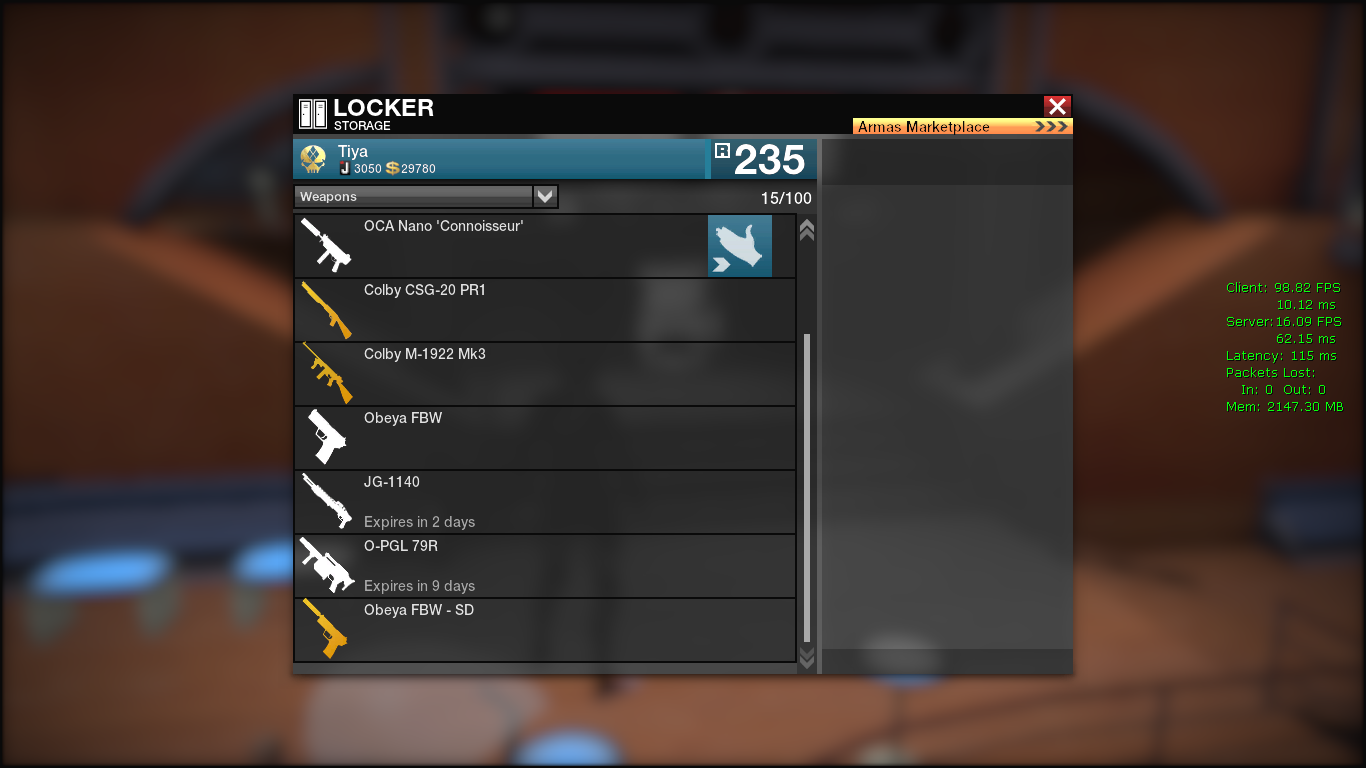1366x768 pixels.
Task: Pick the JG-1140 shotgun row
Action: (x=544, y=502)
